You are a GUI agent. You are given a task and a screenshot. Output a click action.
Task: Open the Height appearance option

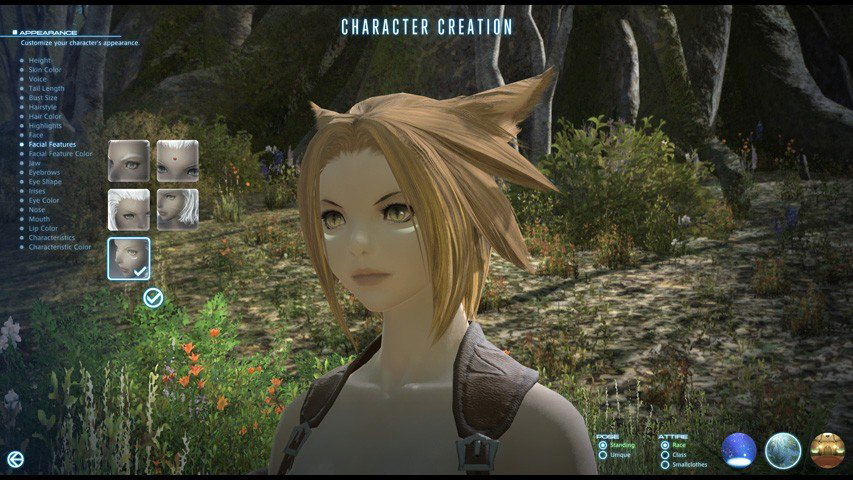(x=40, y=60)
